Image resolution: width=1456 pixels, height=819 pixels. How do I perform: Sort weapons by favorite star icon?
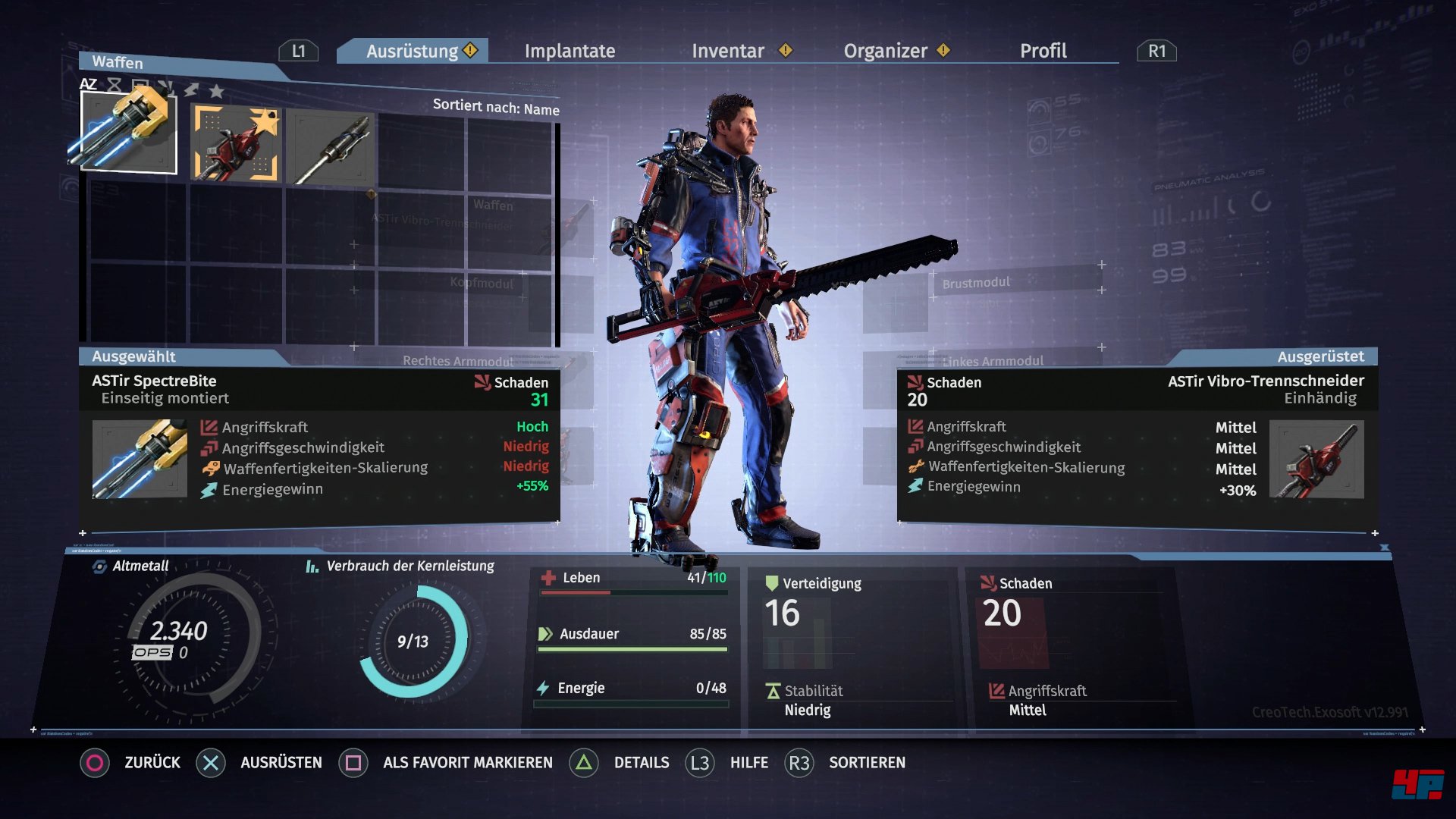pyautogui.click(x=217, y=92)
